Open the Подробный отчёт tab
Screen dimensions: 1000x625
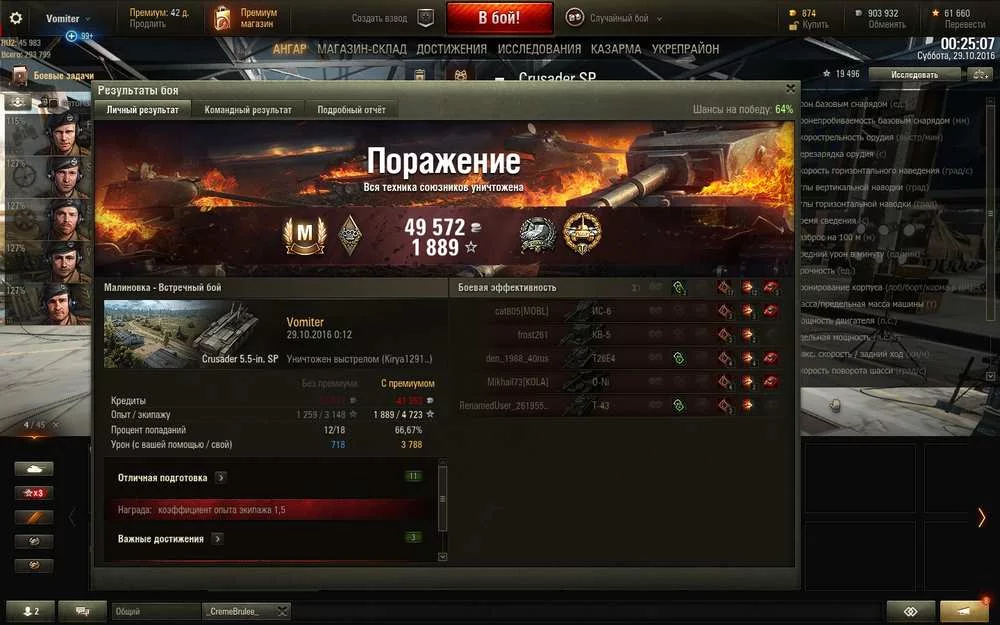pyautogui.click(x=350, y=110)
